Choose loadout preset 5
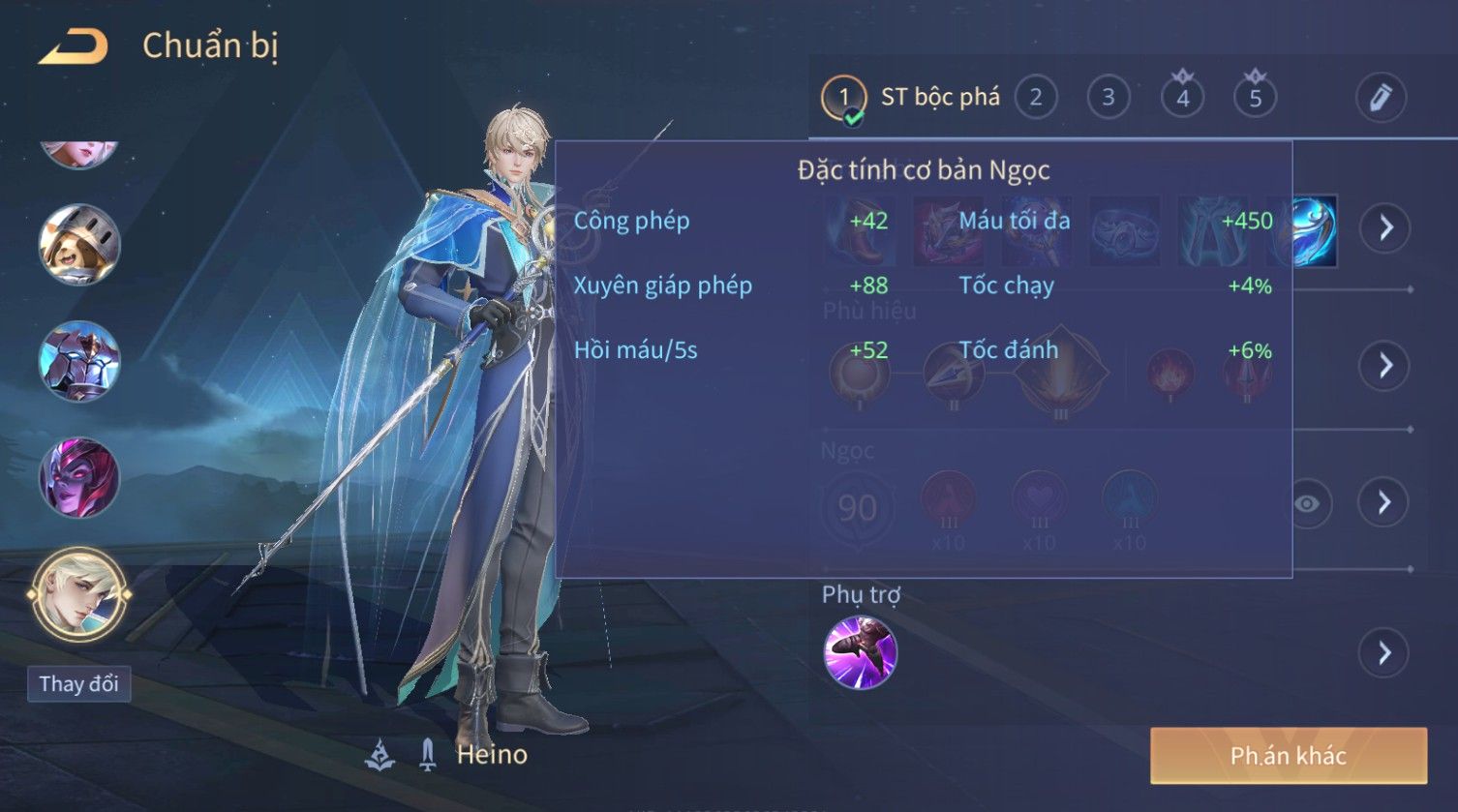1458x812 pixels. pos(1255,98)
